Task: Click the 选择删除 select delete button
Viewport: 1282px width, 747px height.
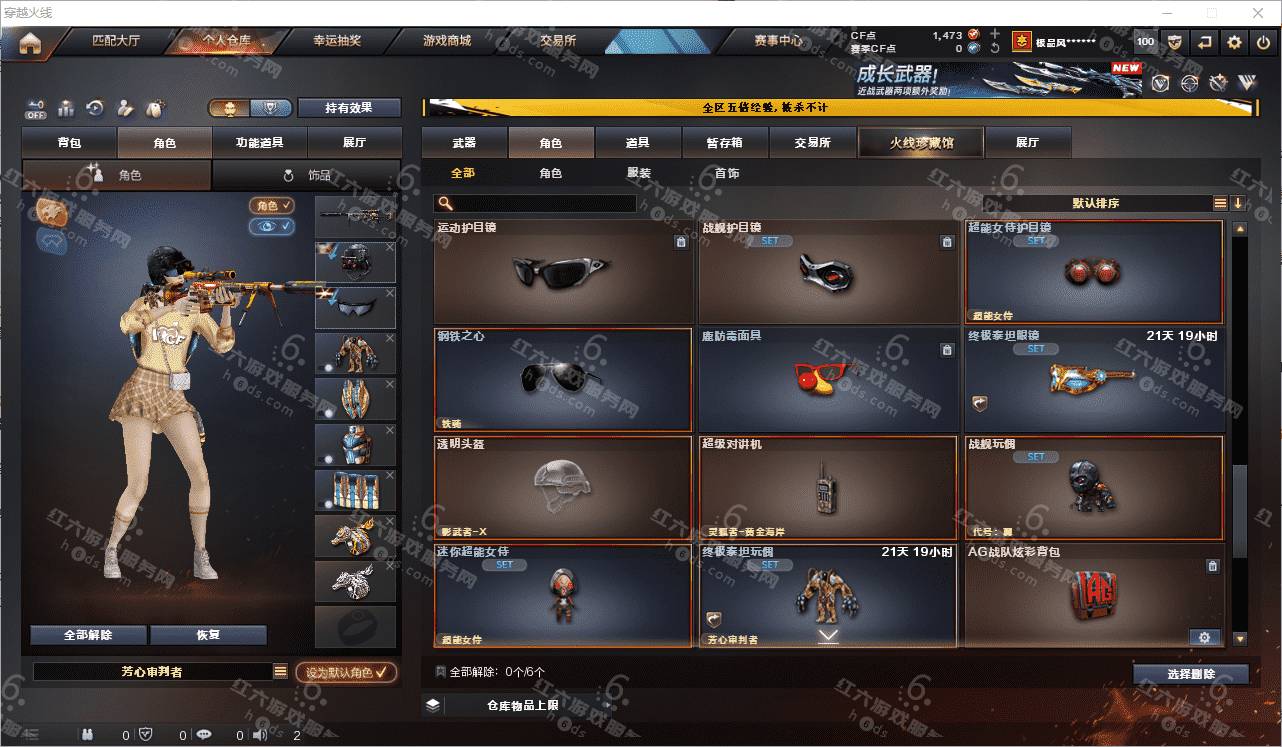Action: (x=1191, y=674)
